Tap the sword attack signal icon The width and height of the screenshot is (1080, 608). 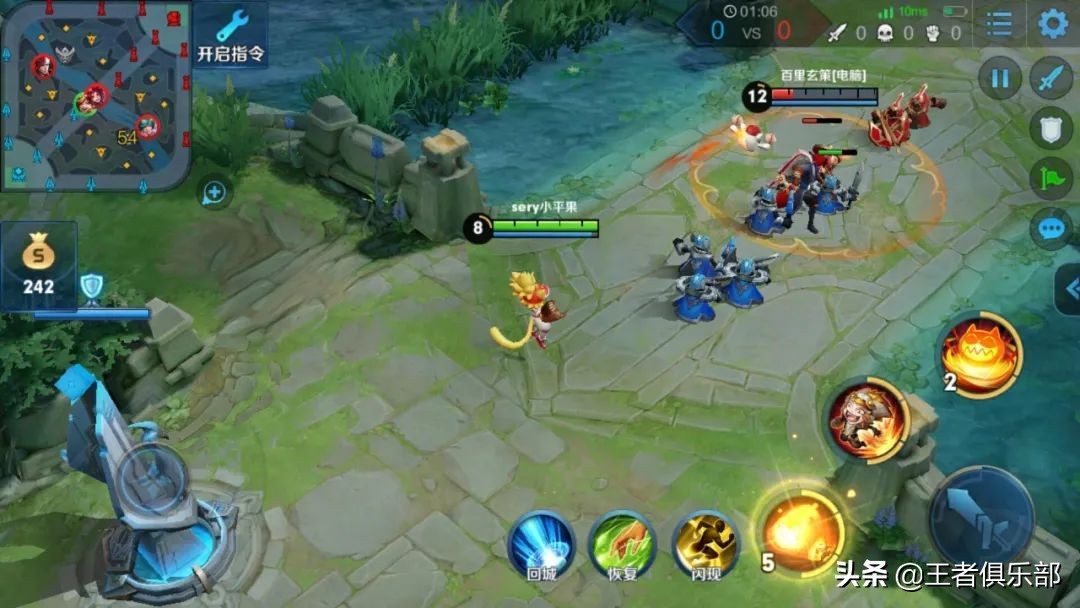click(x=1051, y=78)
